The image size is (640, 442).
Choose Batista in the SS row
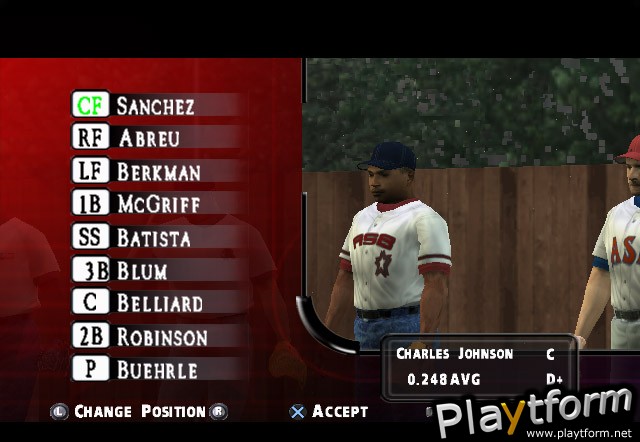click(x=153, y=237)
